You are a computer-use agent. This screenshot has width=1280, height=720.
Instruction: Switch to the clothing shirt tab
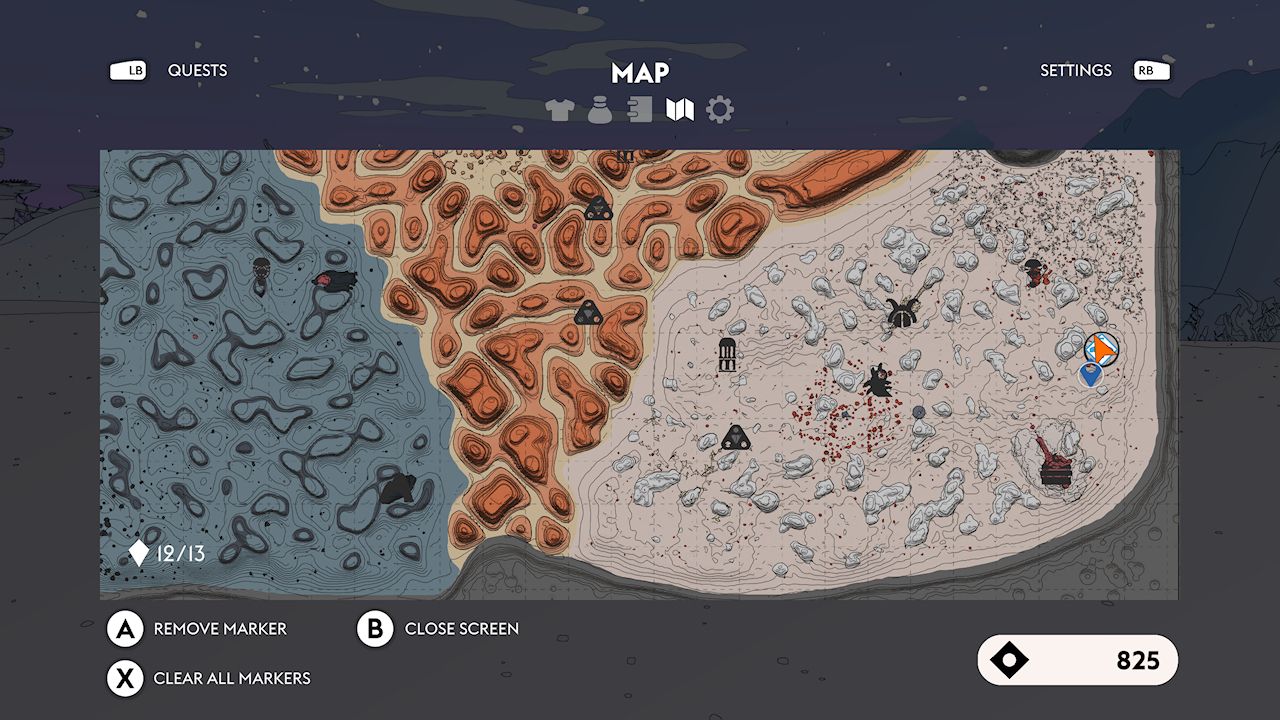(x=561, y=110)
